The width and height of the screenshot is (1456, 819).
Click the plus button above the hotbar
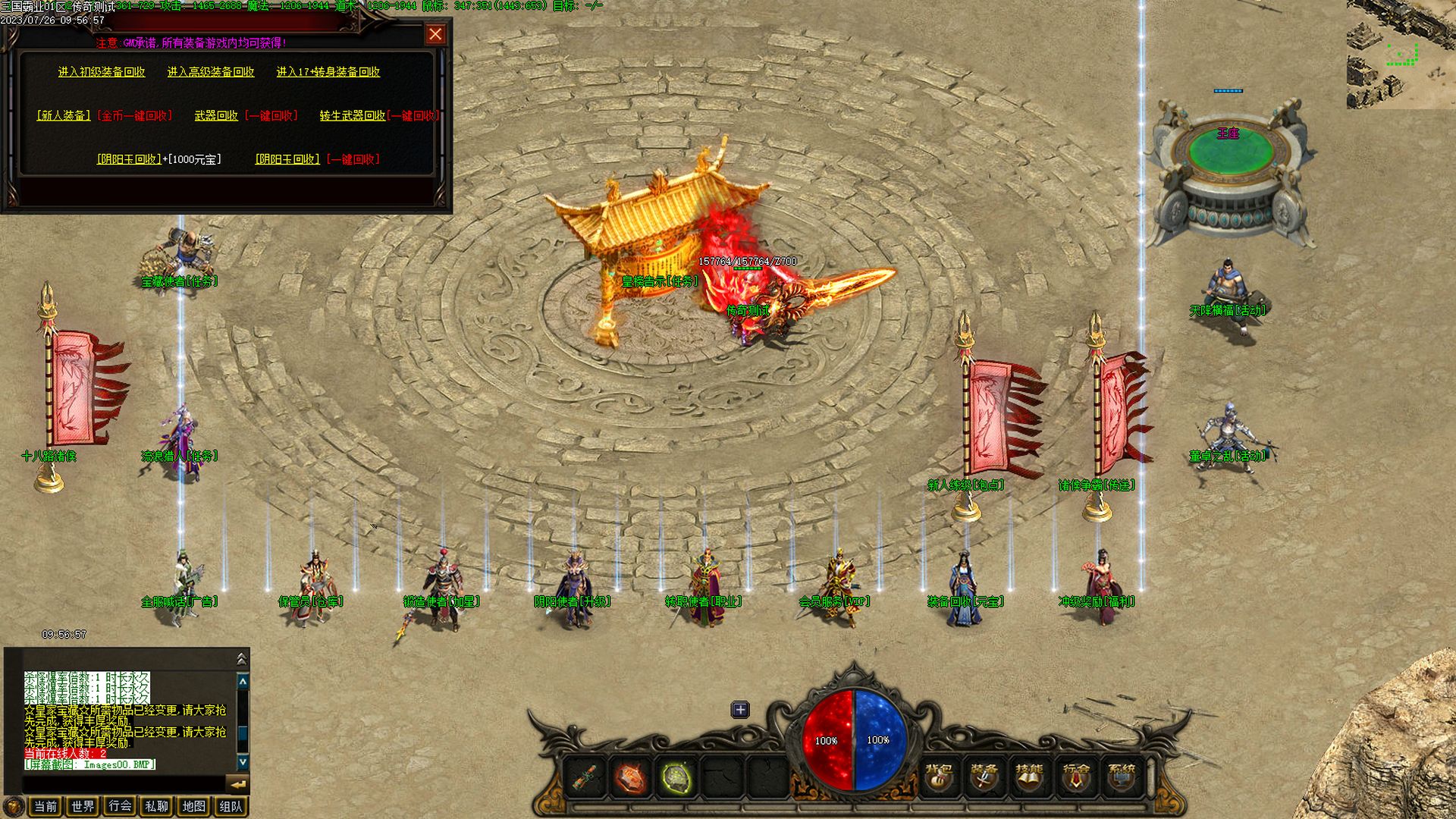(740, 710)
